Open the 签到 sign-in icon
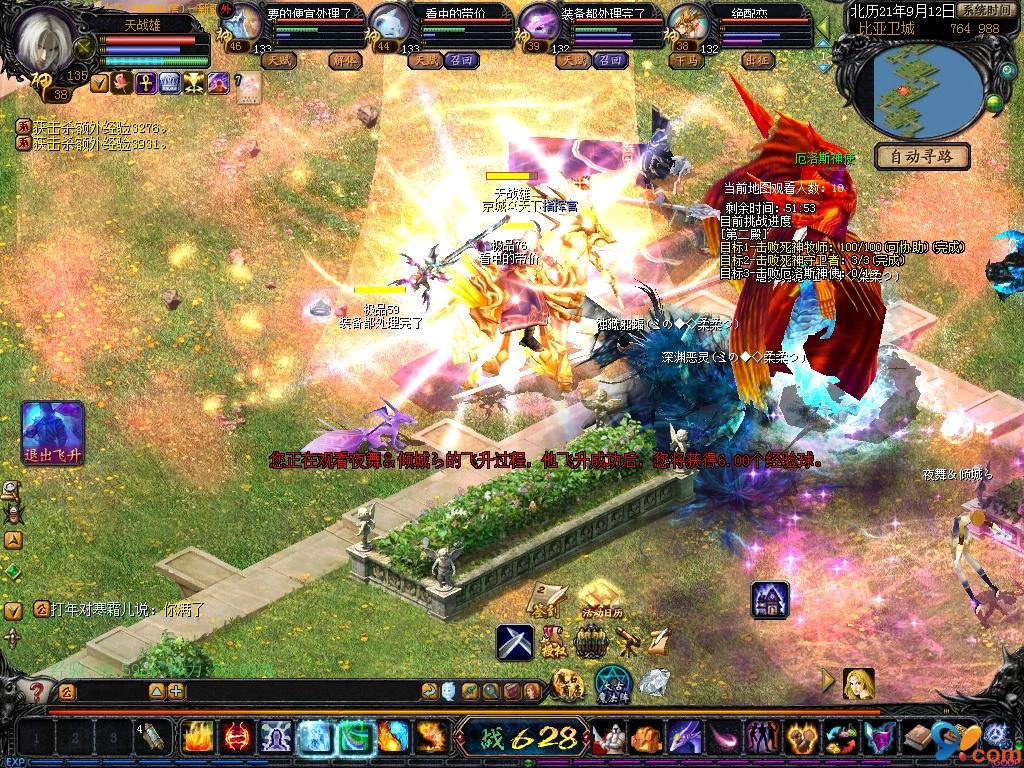The height and width of the screenshot is (768, 1024). point(546,600)
